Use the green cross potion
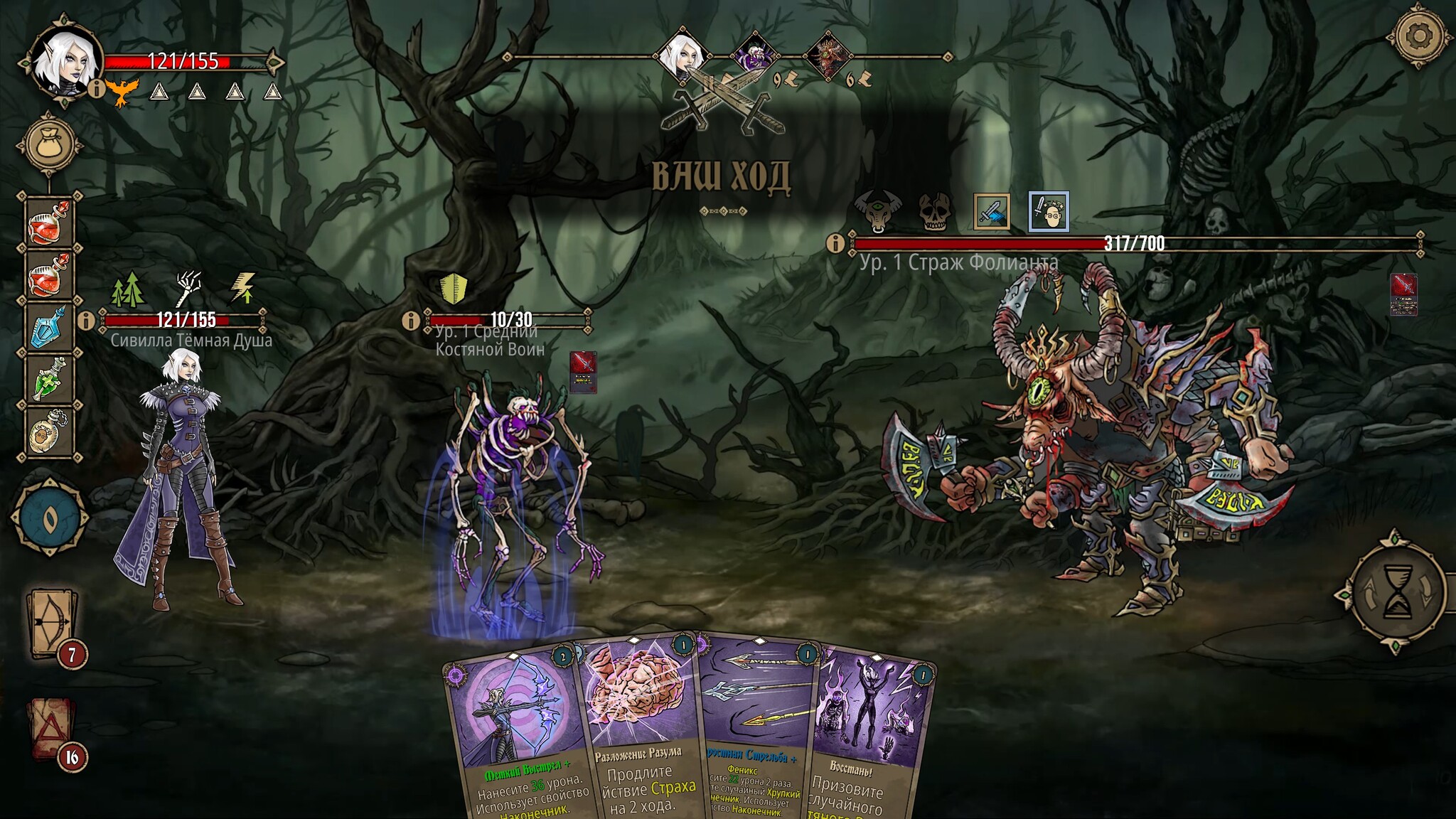The height and width of the screenshot is (819, 1456). click(49, 379)
